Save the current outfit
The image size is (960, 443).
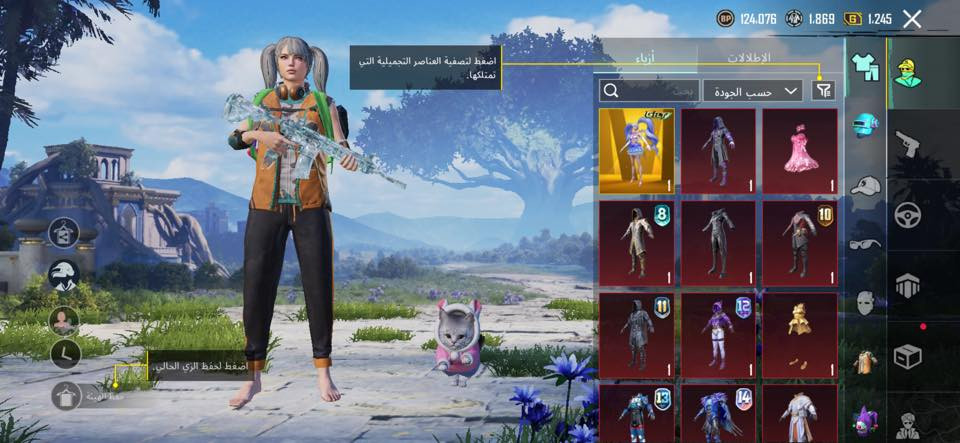(x=66, y=395)
